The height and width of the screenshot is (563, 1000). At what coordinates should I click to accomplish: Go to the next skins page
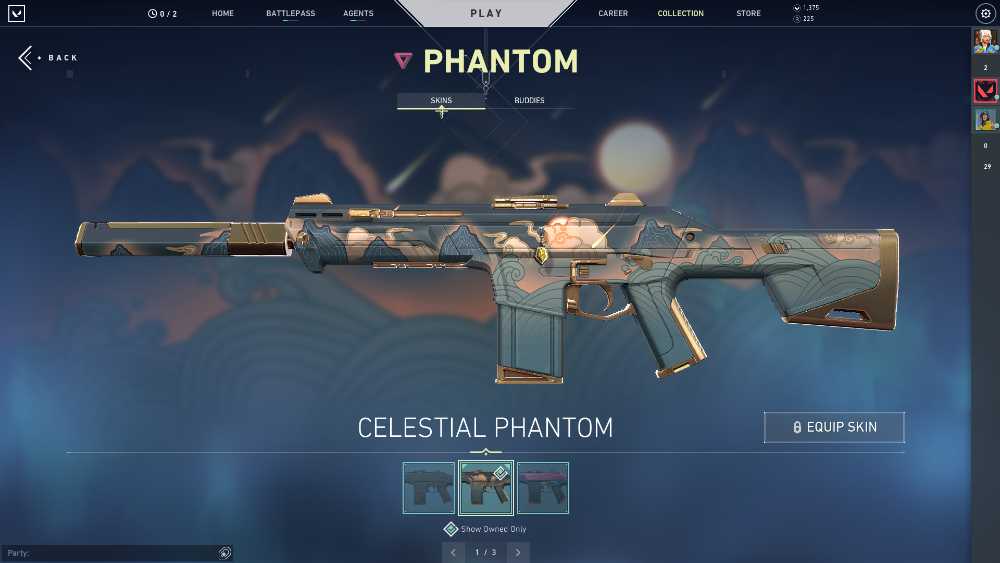pyautogui.click(x=518, y=552)
